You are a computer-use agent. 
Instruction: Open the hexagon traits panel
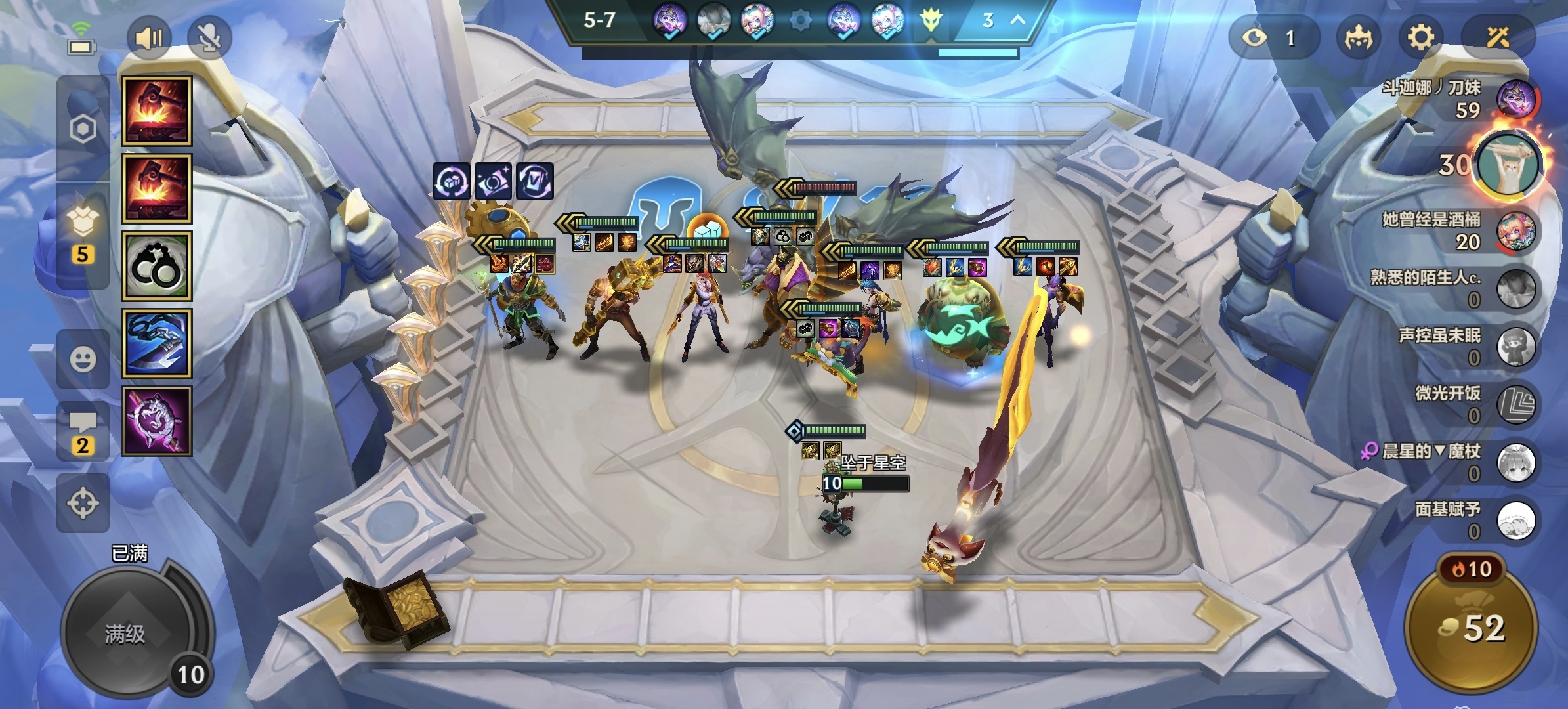(83, 129)
